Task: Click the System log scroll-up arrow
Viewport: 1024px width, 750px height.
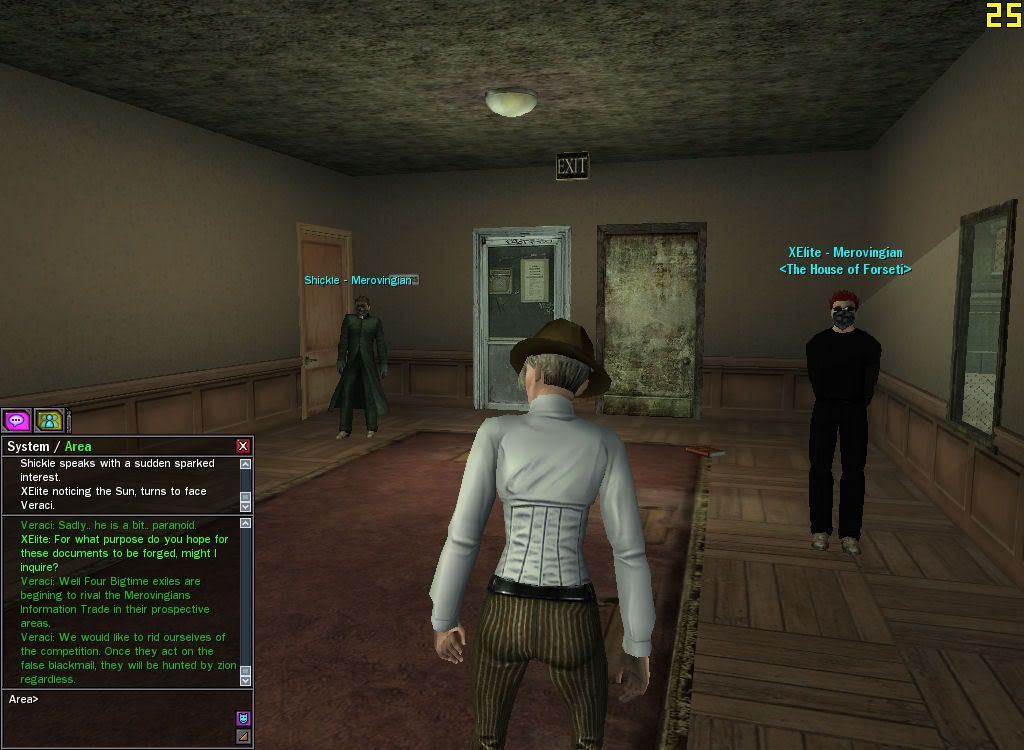Action: (246, 465)
